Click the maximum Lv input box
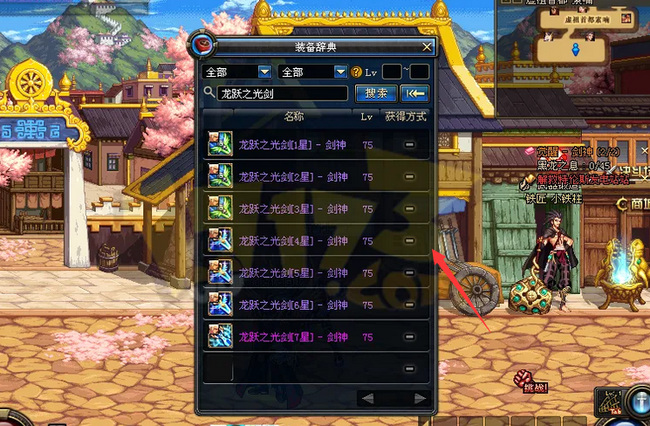 coord(420,72)
